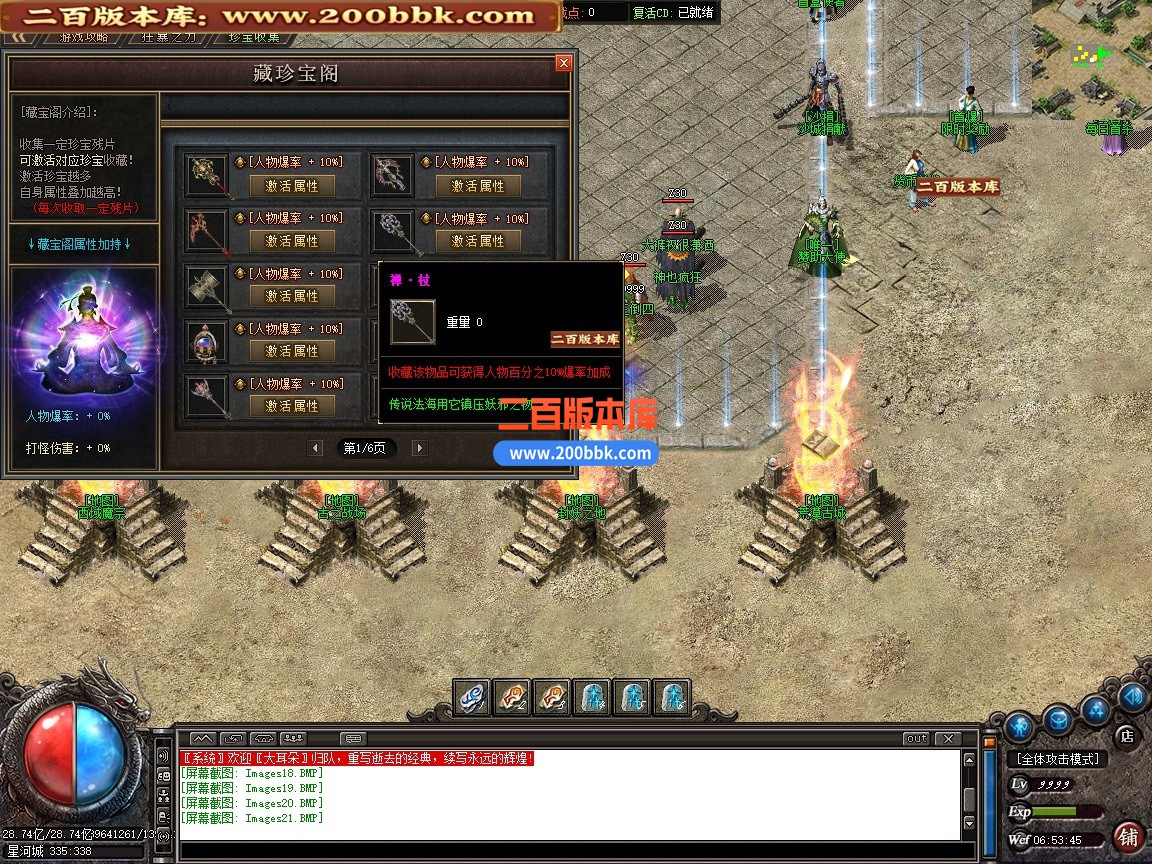Use the sixth hotbar rune slot

click(x=672, y=697)
